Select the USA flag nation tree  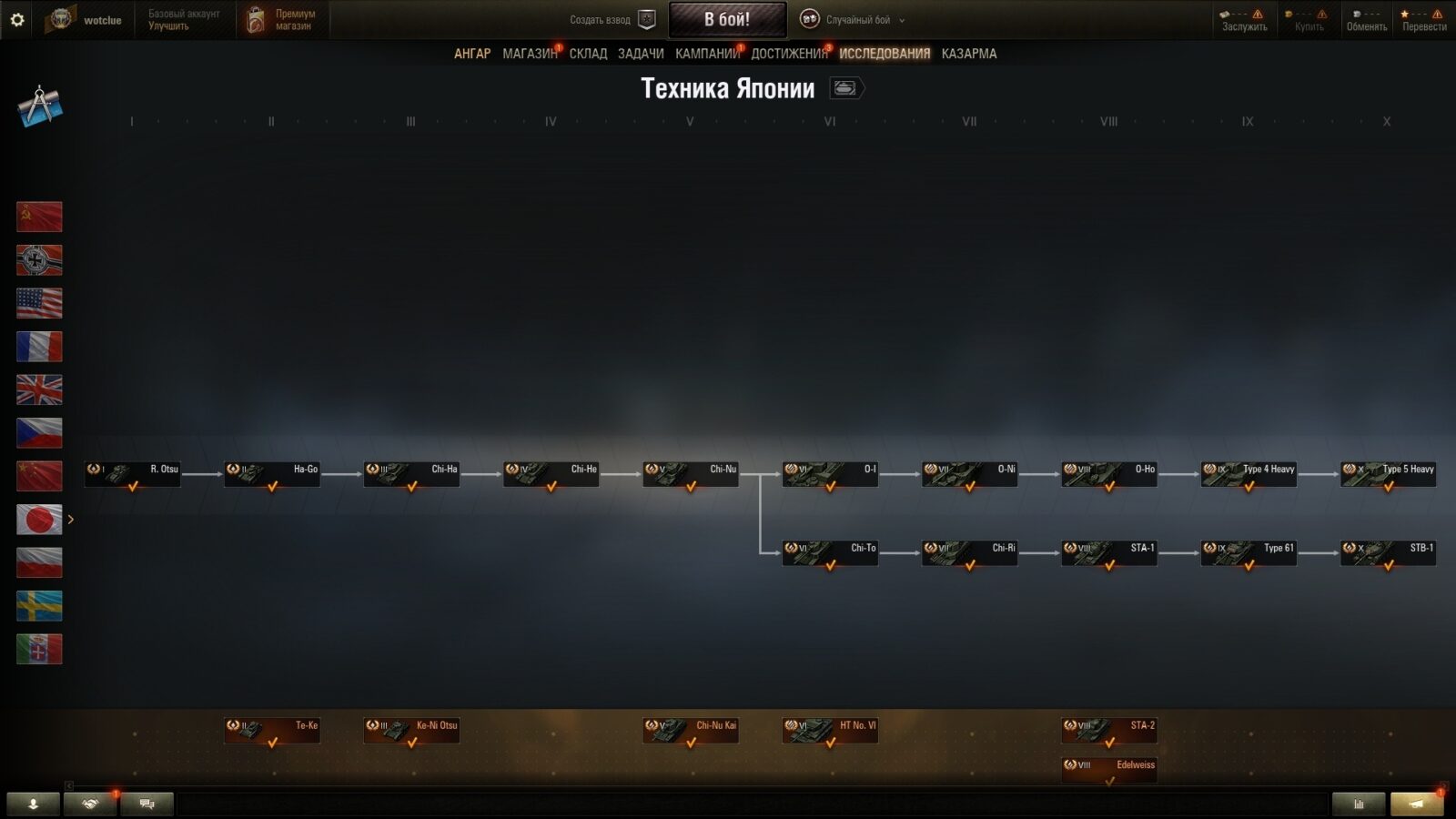coord(39,303)
